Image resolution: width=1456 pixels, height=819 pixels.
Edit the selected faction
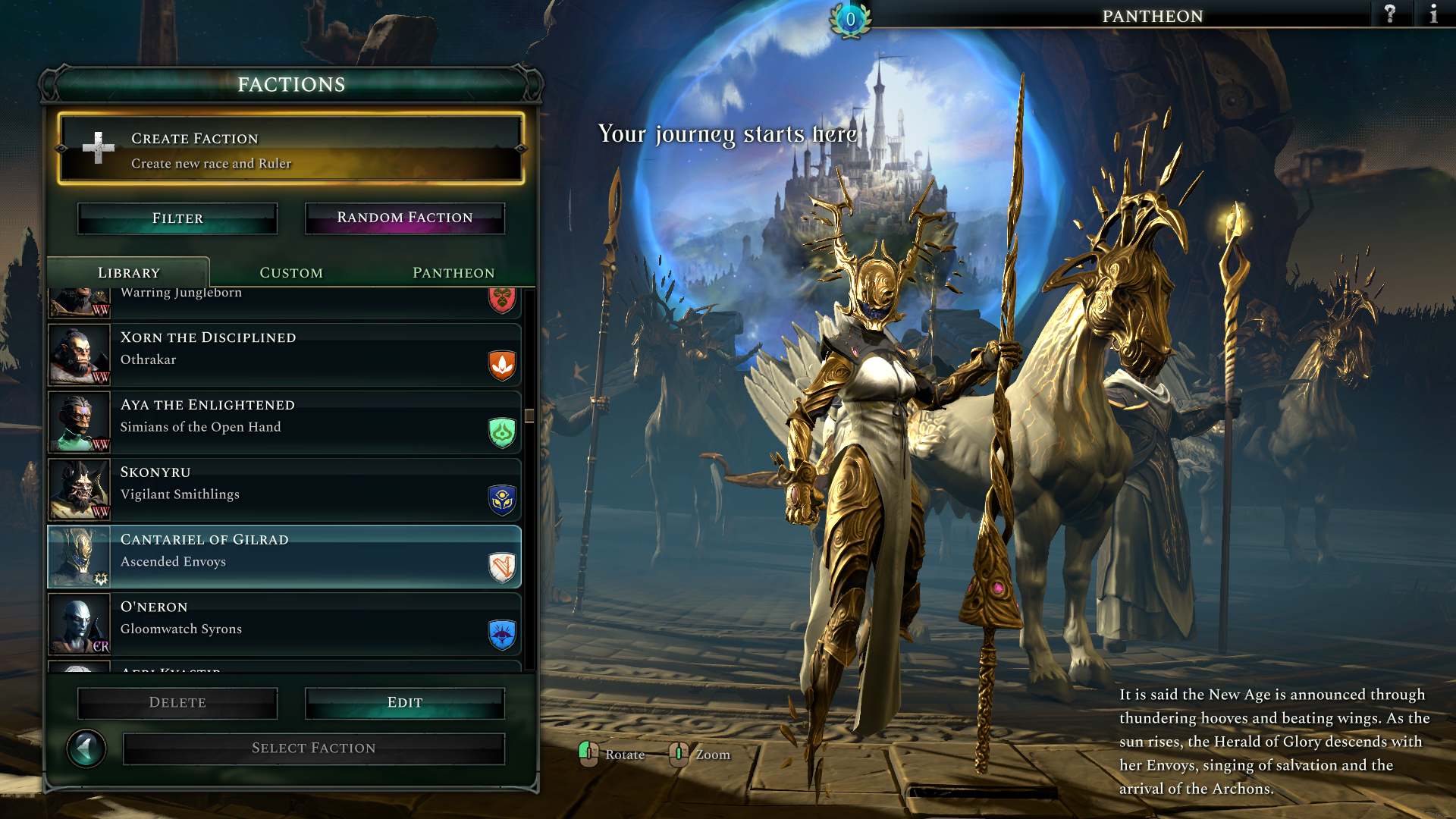405,703
